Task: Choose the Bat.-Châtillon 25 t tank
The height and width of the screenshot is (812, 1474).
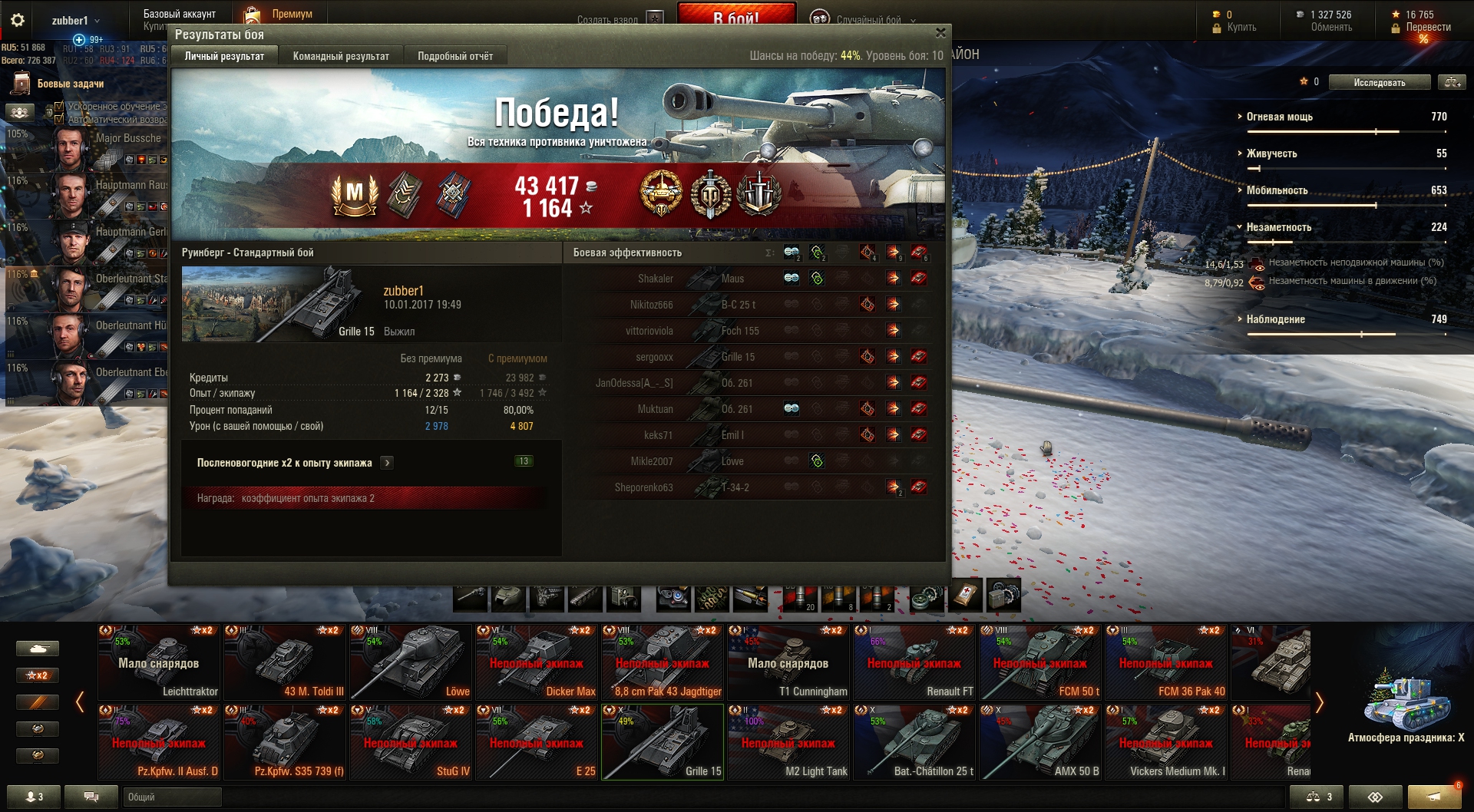Action: [914, 741]
